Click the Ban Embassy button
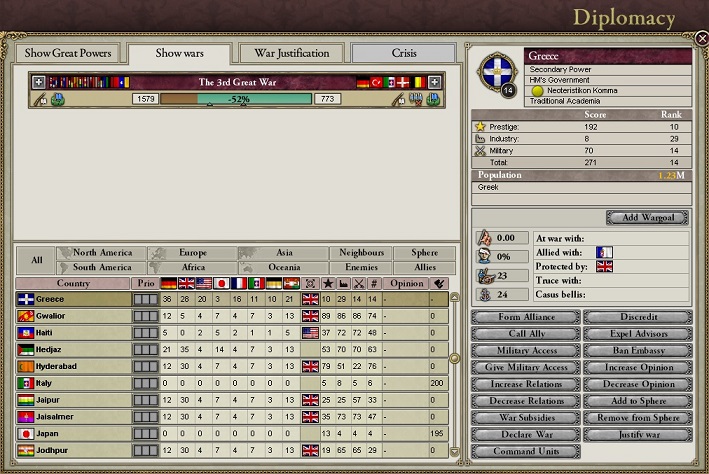 click(637, 351)
